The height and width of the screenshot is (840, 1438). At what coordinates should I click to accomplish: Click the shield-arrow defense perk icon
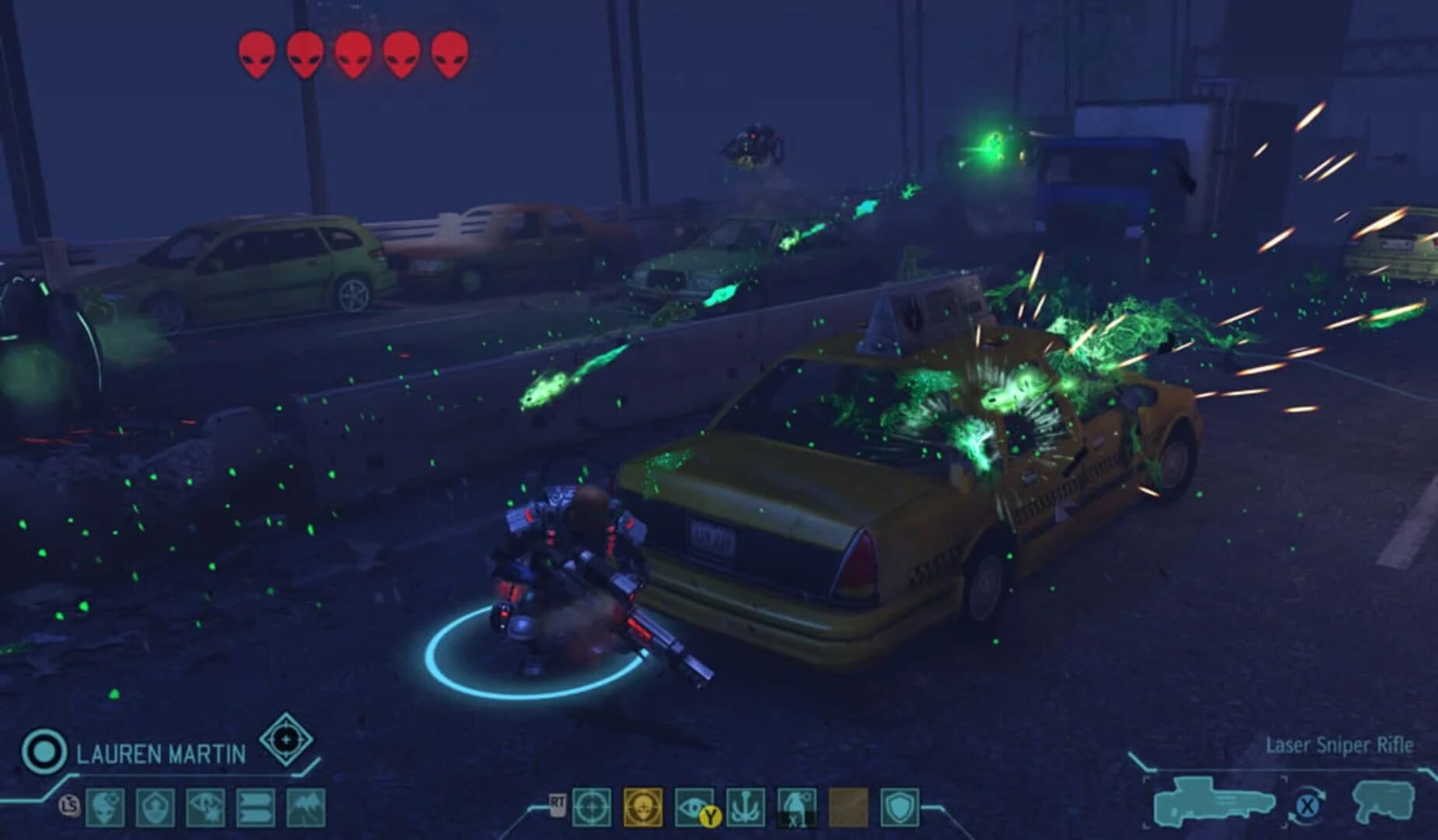click(154, 806)
